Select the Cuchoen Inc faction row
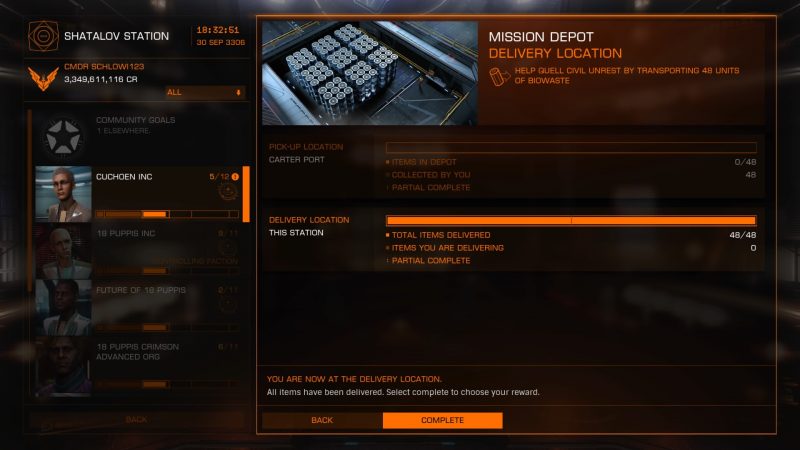Viewport: 800px width, 450px height. click(x=138, y=193)
